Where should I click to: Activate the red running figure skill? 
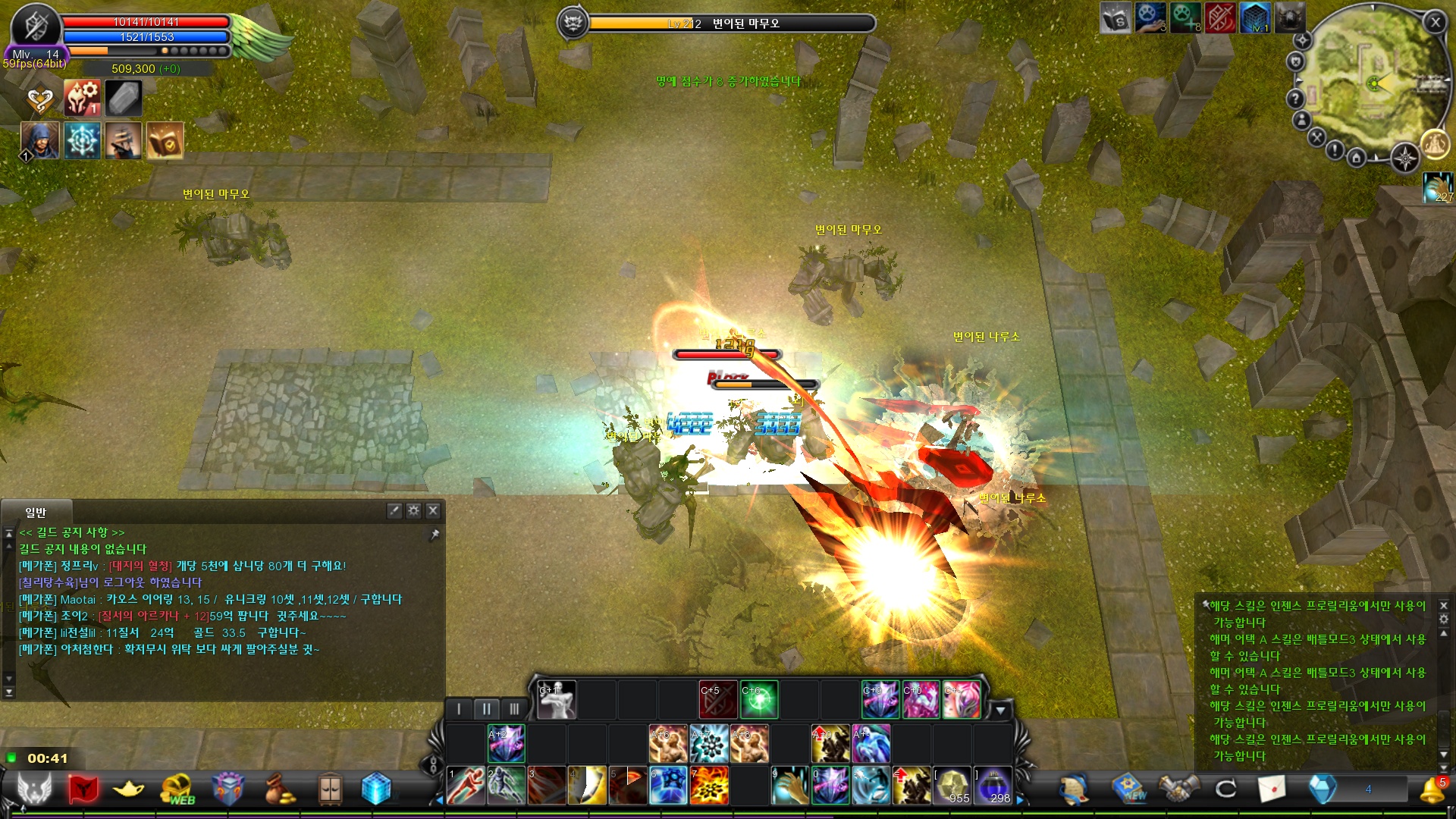(466, 785)
